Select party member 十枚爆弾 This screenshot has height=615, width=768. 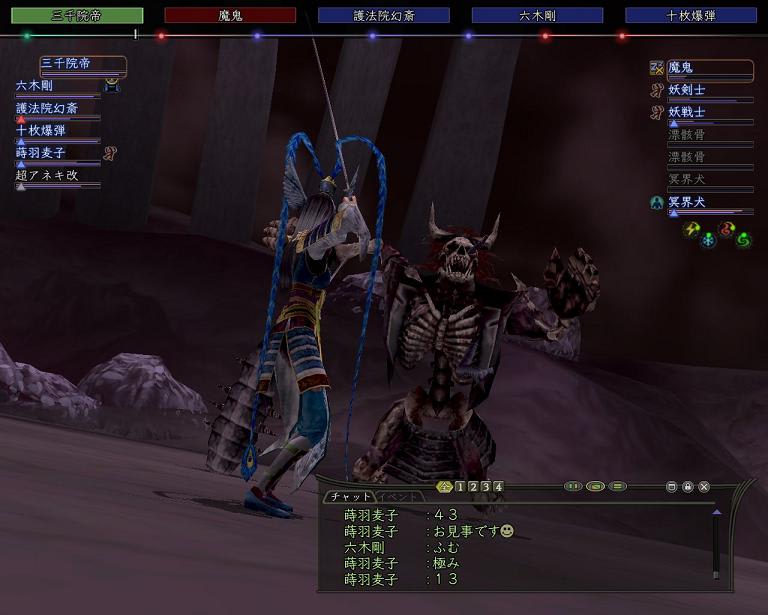tap(41, 130)
